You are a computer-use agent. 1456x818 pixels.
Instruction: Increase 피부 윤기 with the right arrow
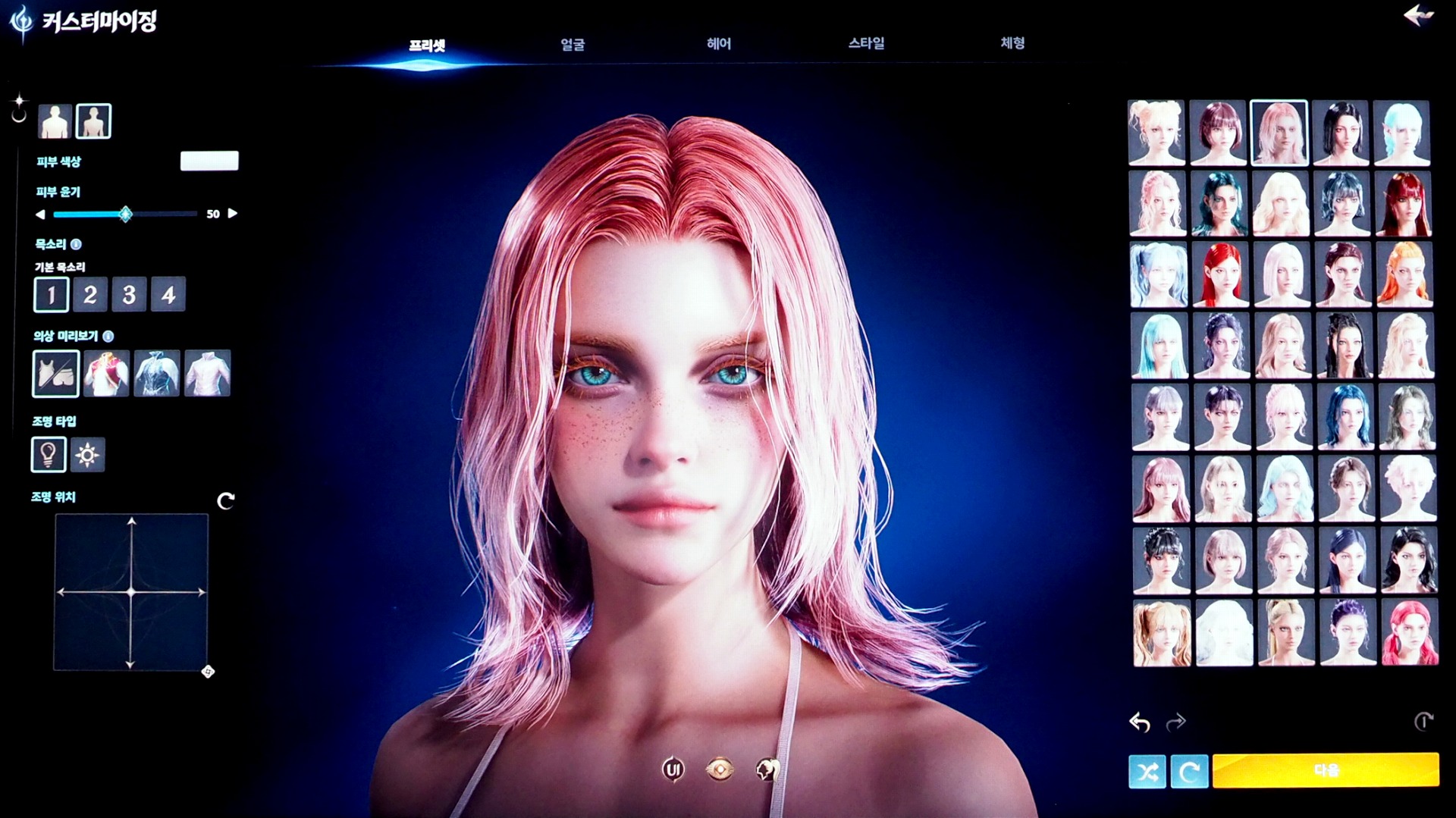[233, 214]
